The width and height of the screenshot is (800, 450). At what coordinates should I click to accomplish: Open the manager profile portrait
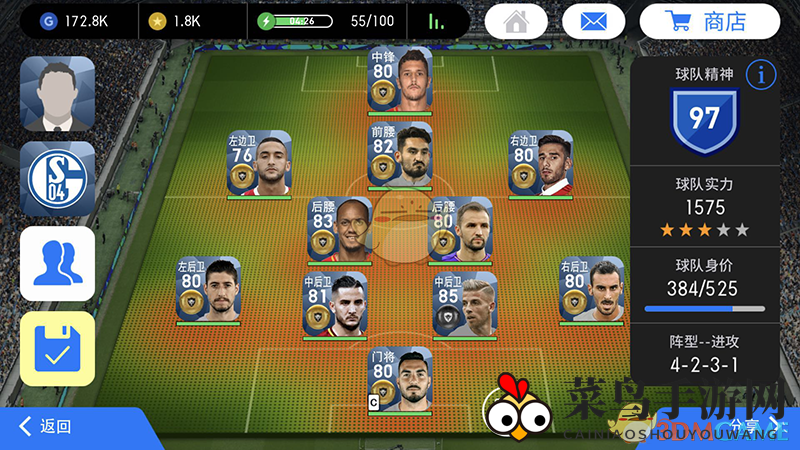pos(57,94)
